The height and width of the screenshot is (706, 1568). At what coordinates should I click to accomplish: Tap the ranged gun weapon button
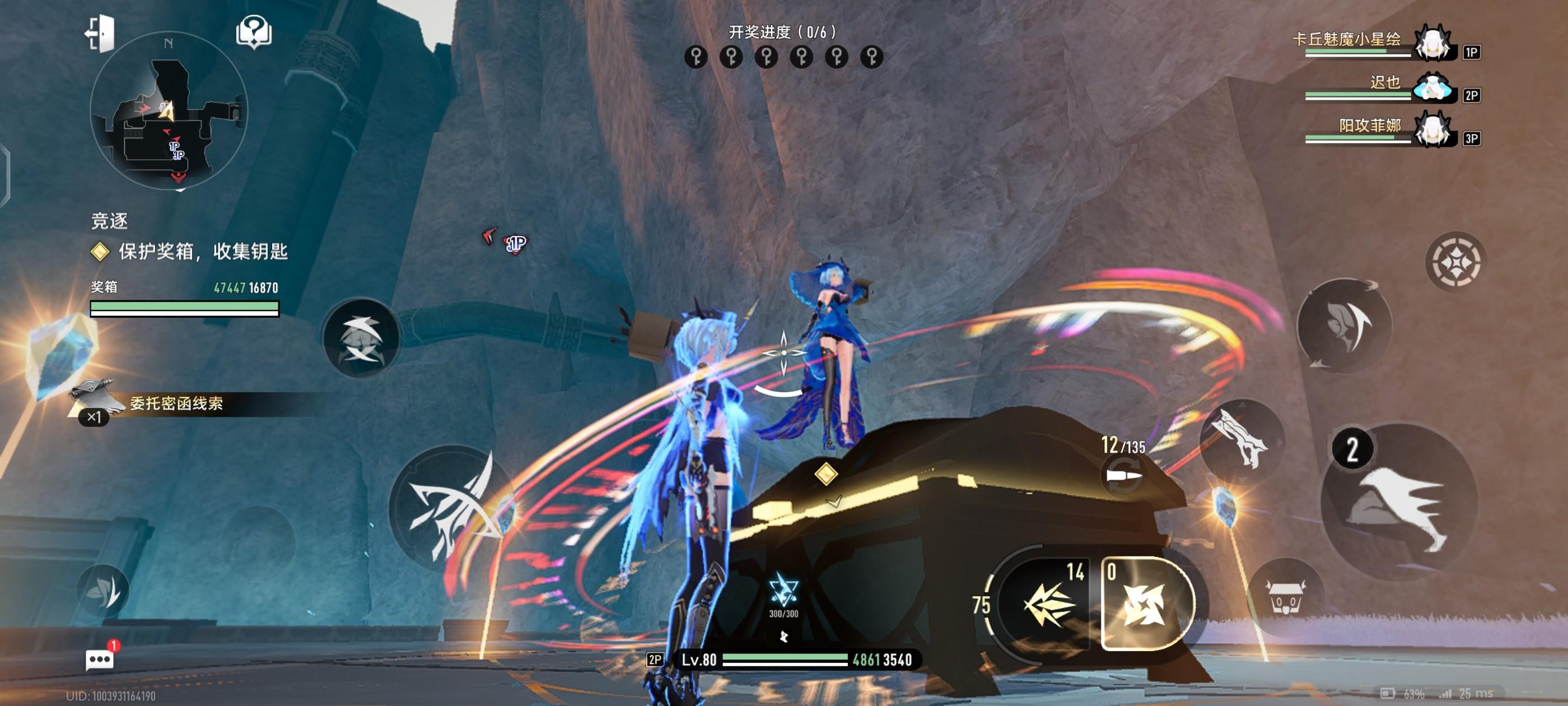point(1240,442)
